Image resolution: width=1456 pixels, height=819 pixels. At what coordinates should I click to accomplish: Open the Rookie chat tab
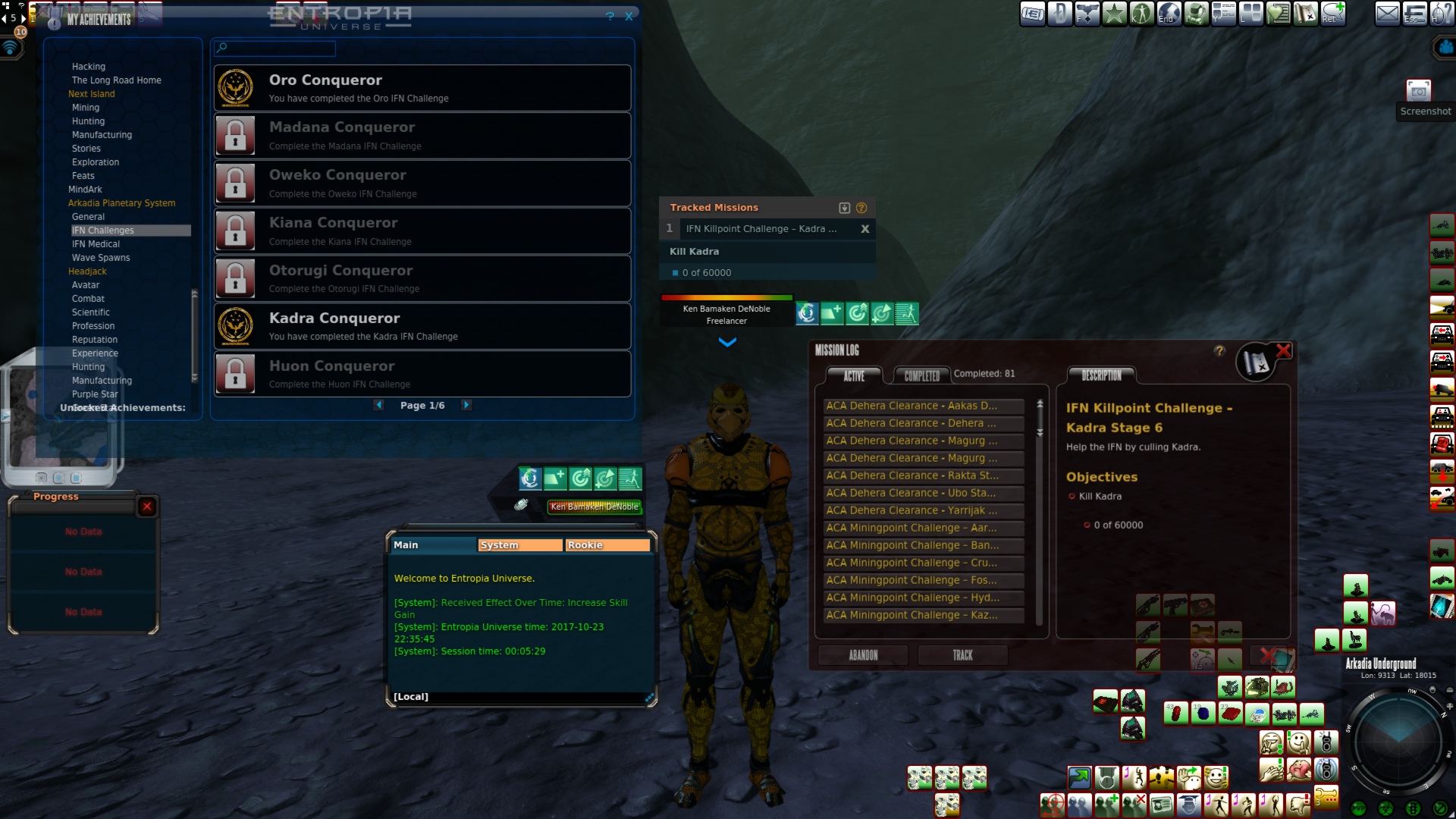[607, 545]
